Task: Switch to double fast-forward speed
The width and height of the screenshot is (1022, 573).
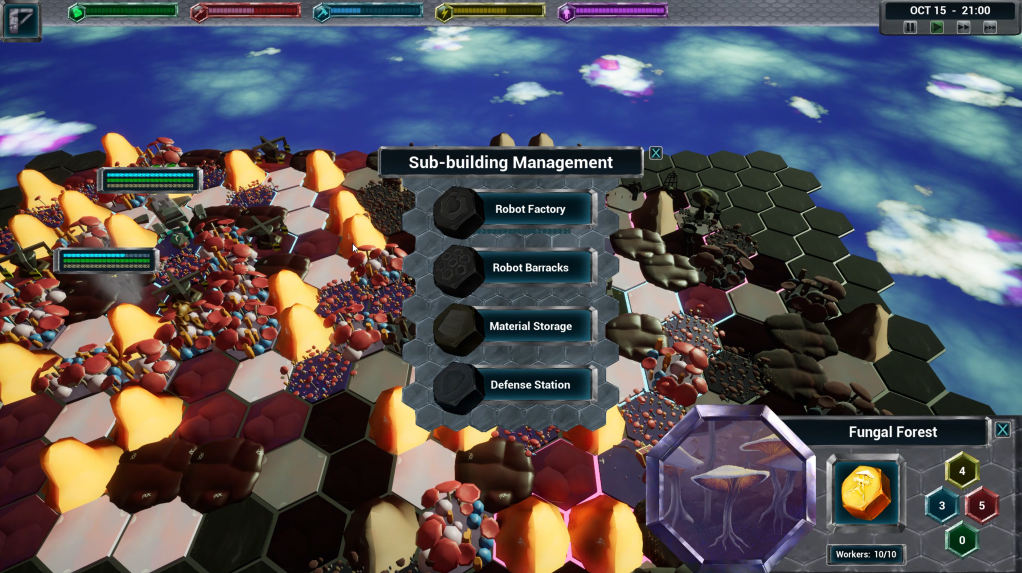Action: click(x=963, y=28)
